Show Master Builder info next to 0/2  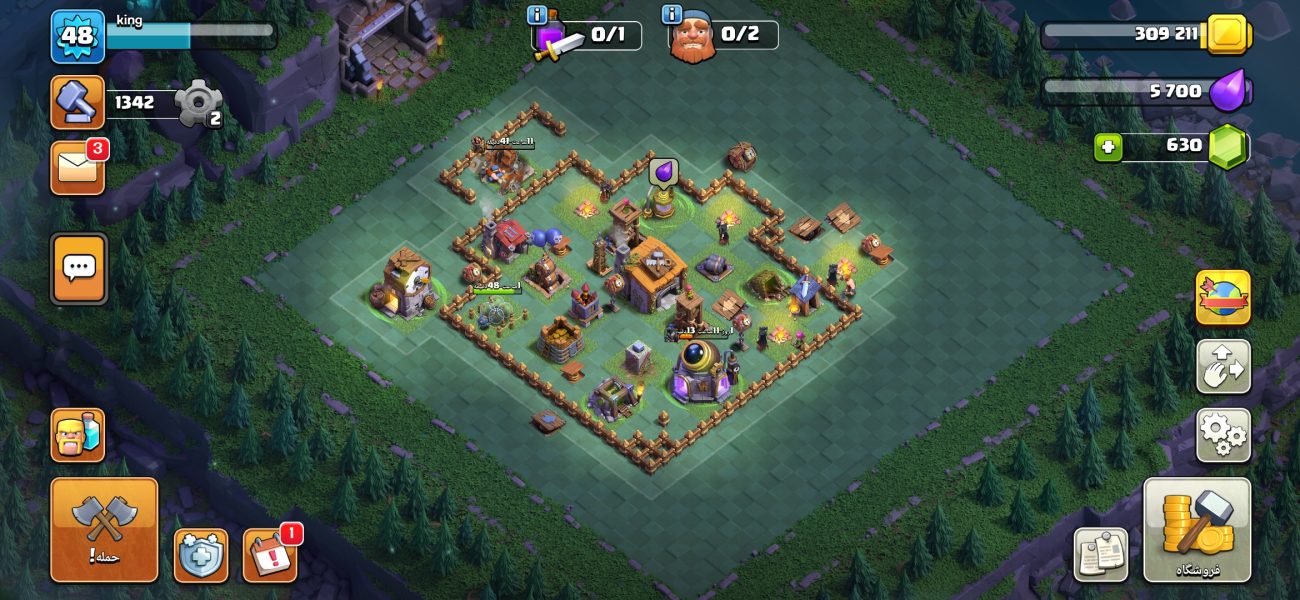[672, 15]
